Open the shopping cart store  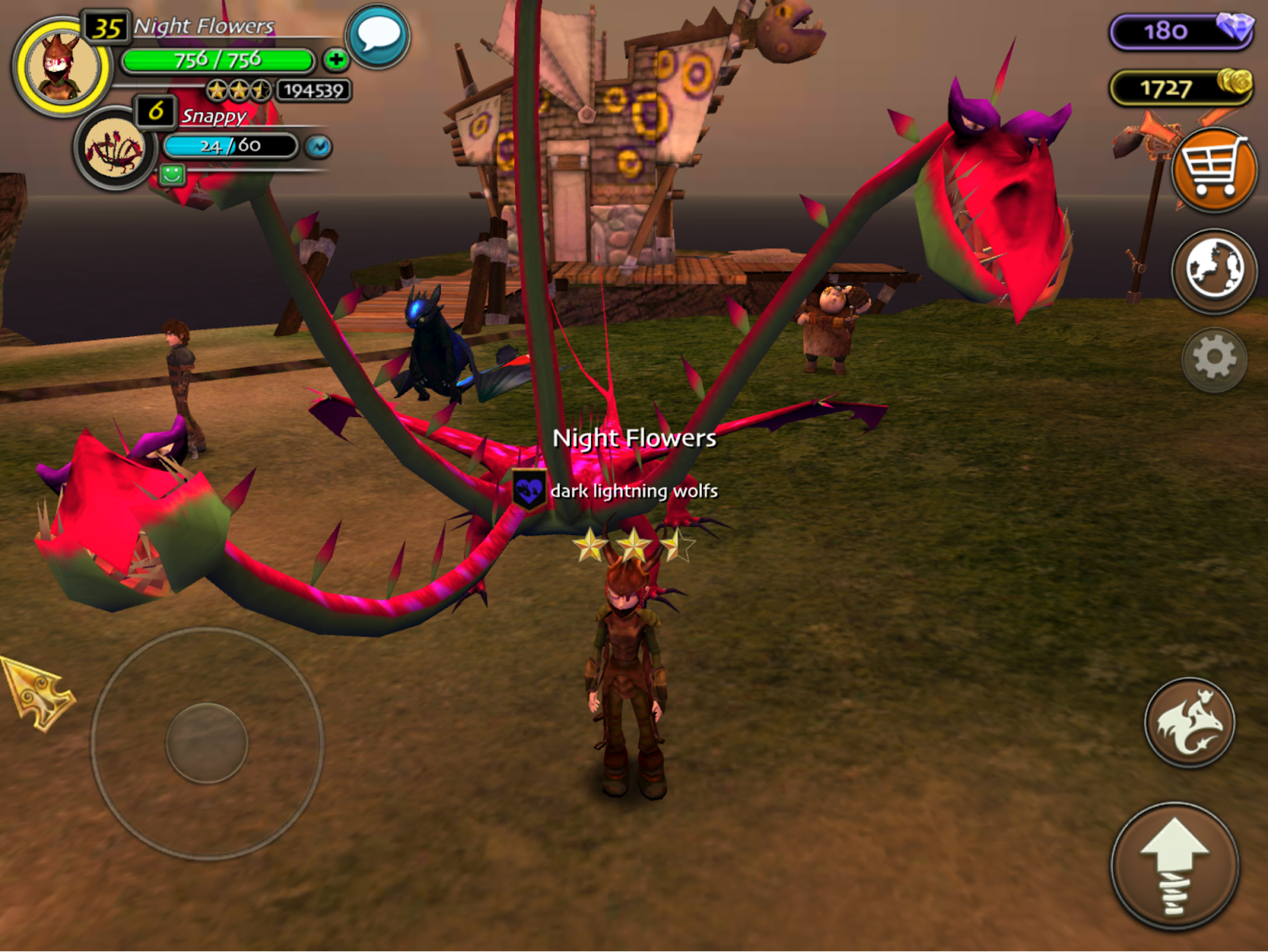coord(1213,169)
